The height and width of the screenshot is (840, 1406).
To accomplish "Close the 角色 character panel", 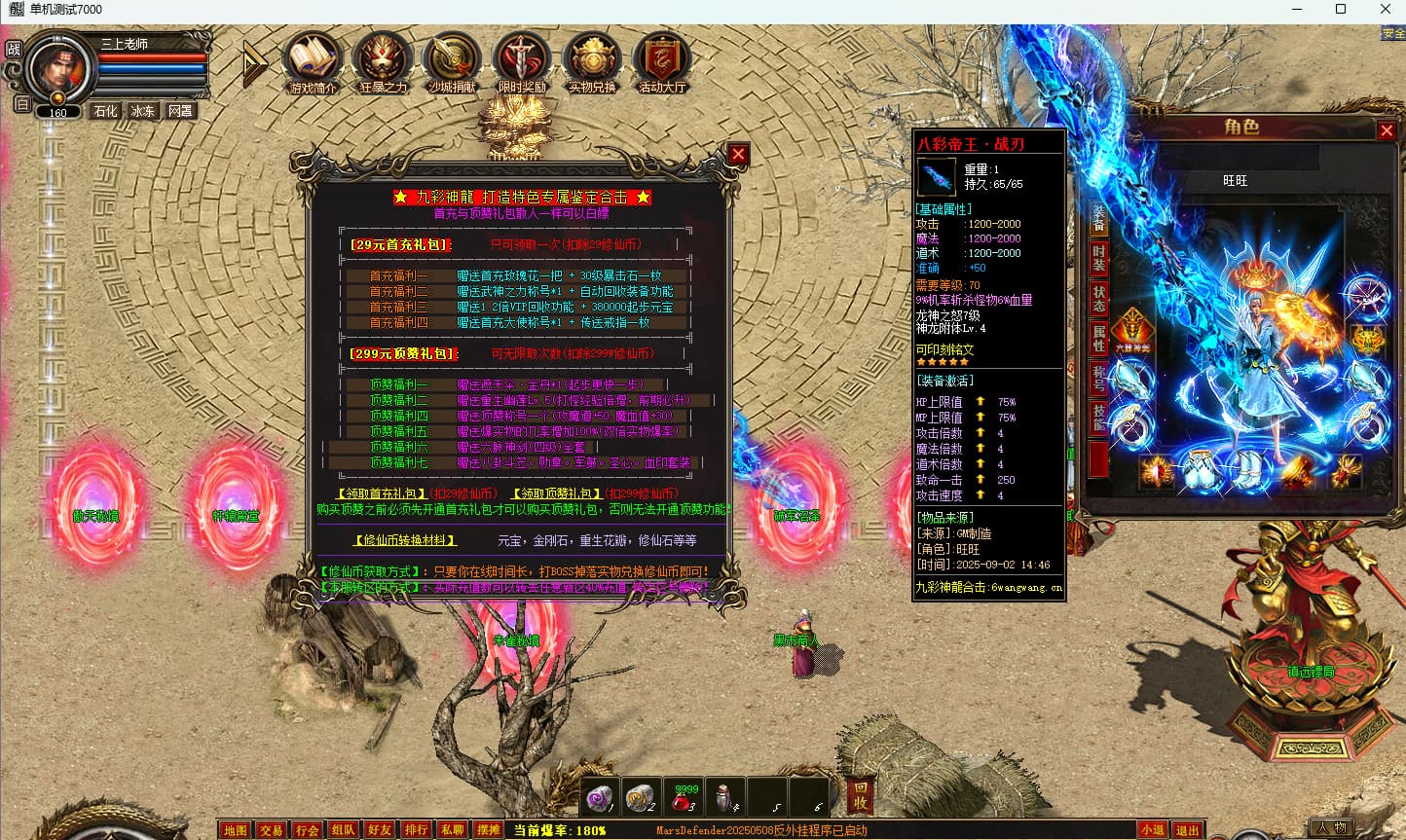I will pyautogui.click(x=1387, y=130).
